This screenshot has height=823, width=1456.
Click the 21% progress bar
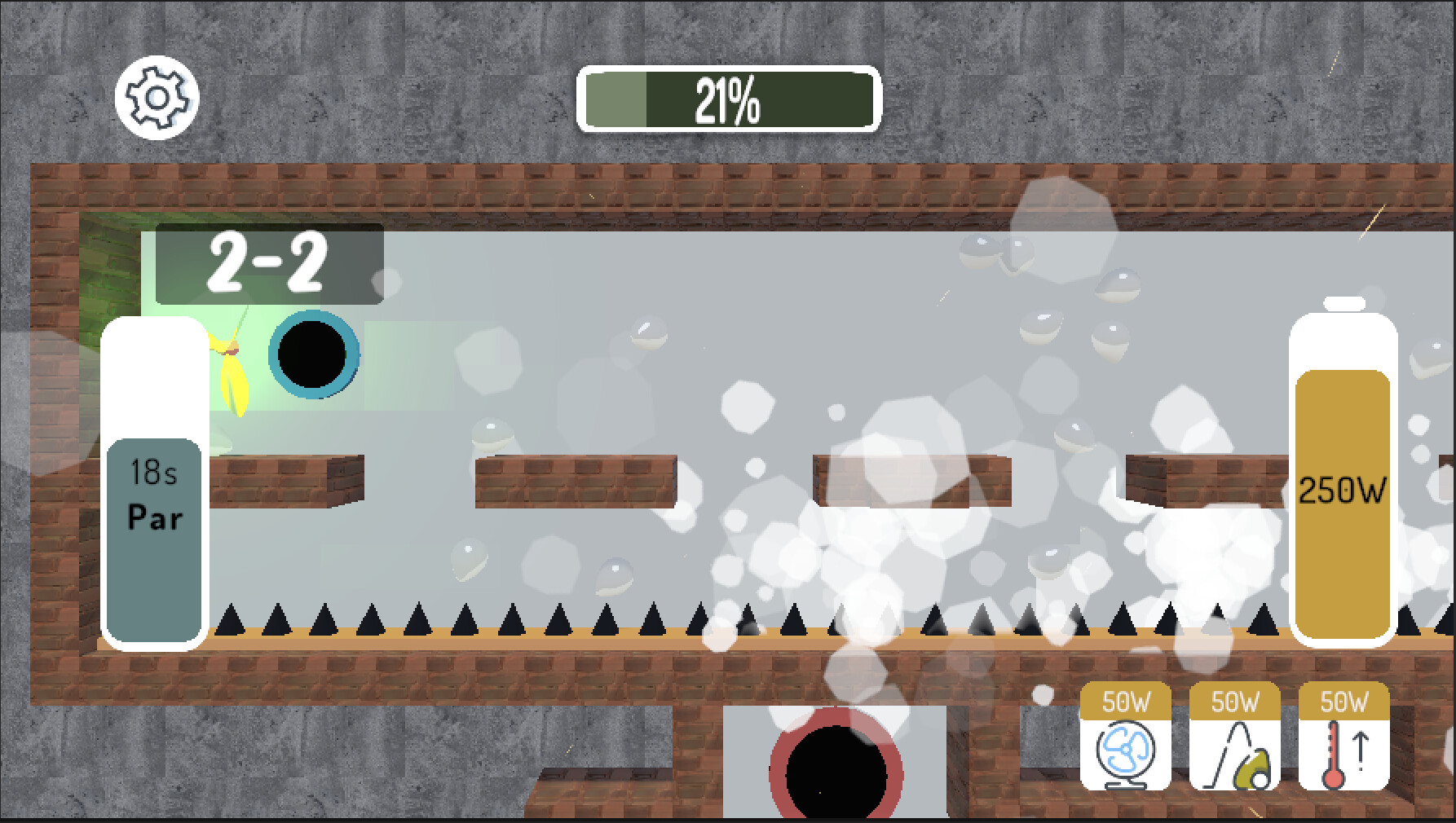728,98
